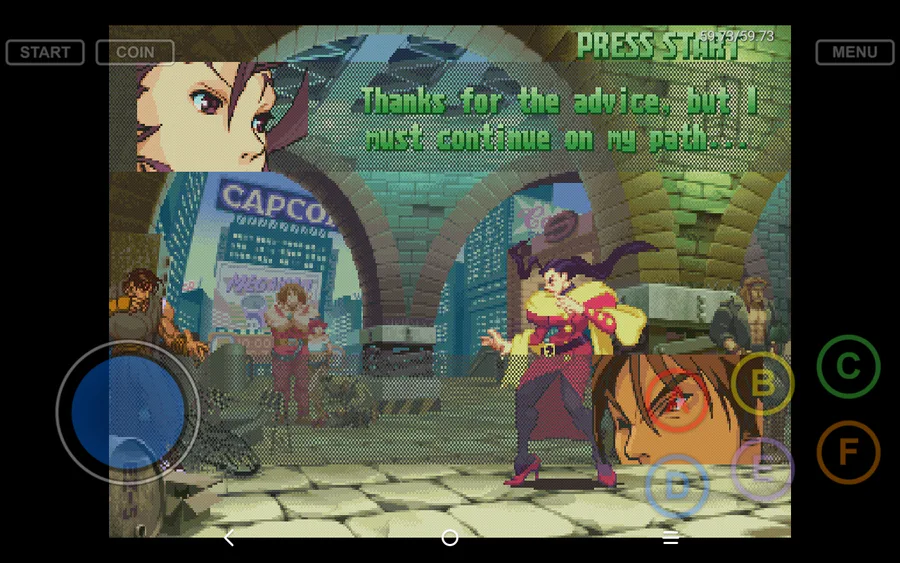Viewport: 900px width, 563px height.
Task: Tap the purple E attack button
Action: click(x=762, y=469)
